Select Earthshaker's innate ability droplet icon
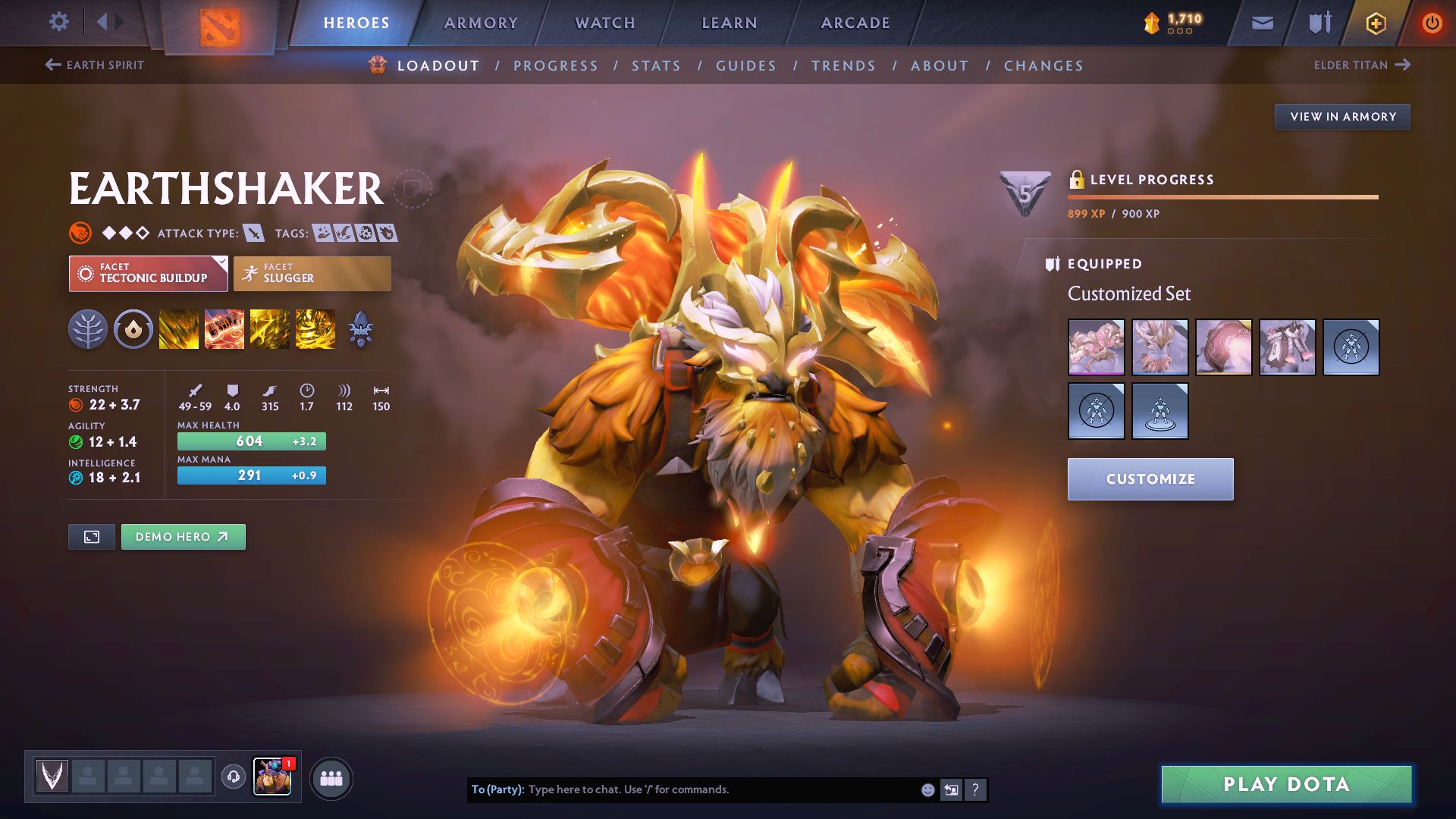The width and height of the screenshot is (1456, 819). [133, 329]
